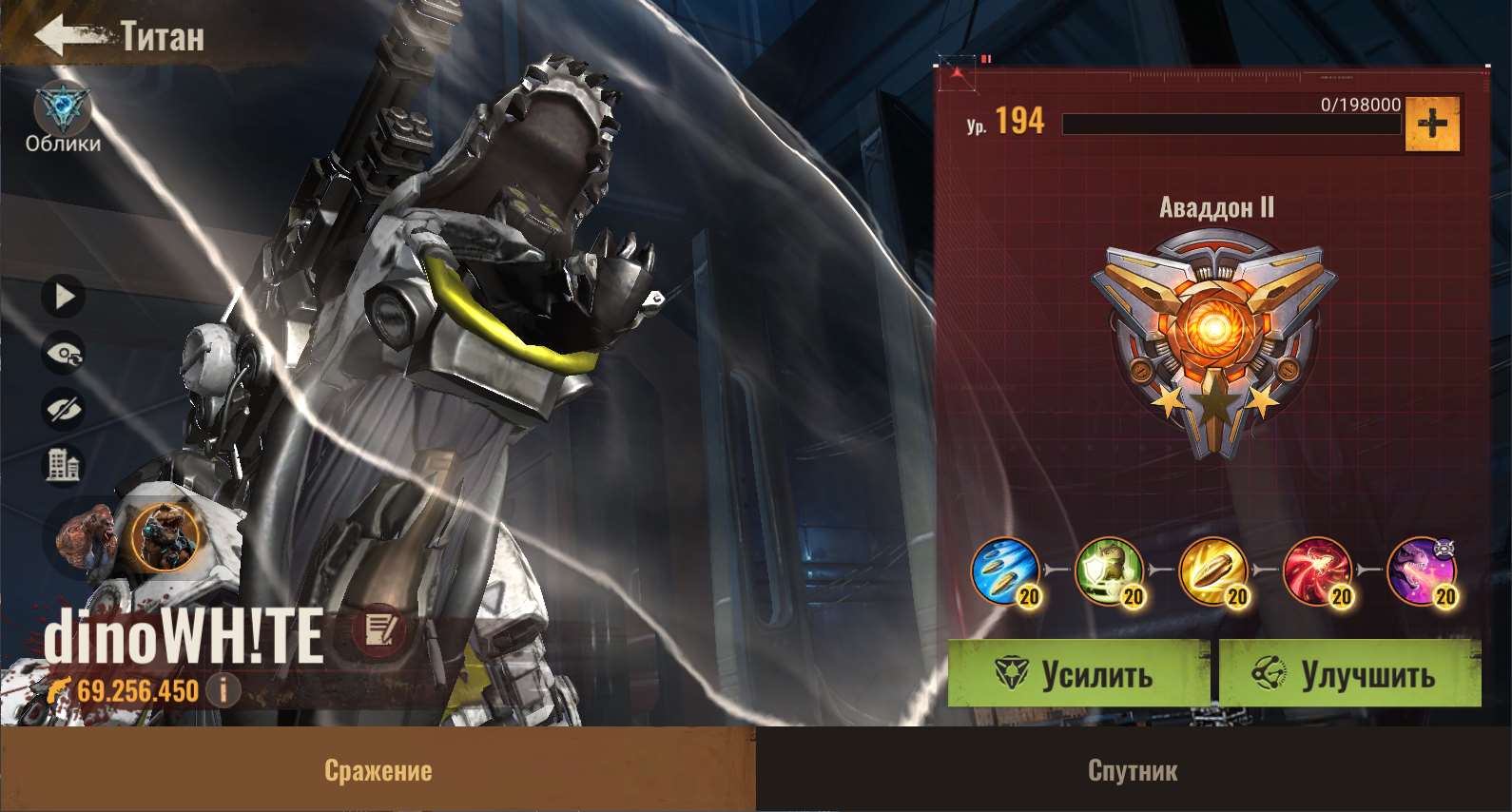The height and width of the screenshot is (812, 1512).
Task: Toggle the camera view eye icon
Action: (65, 352)
